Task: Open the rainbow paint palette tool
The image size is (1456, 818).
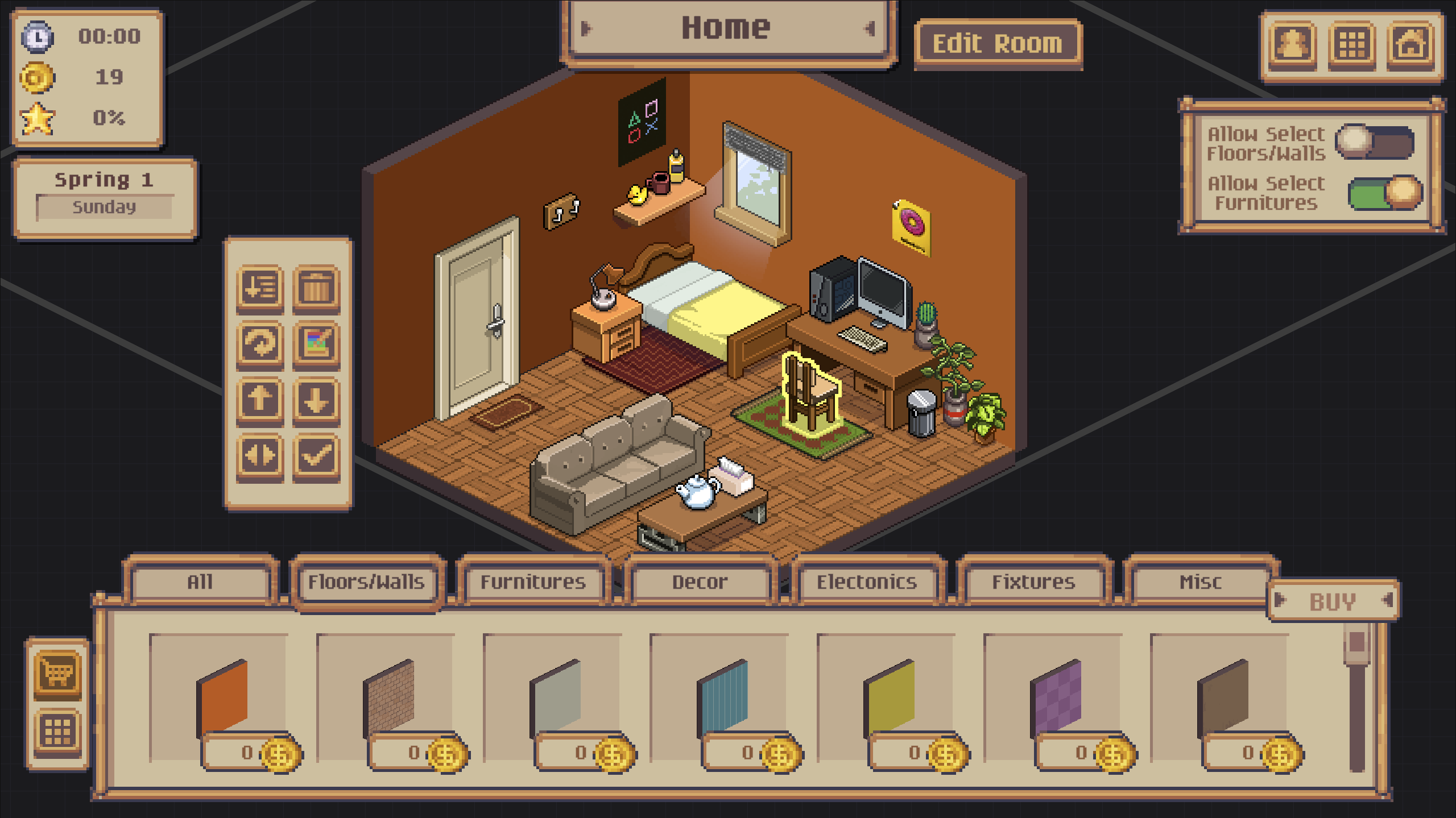Action: 316,344
